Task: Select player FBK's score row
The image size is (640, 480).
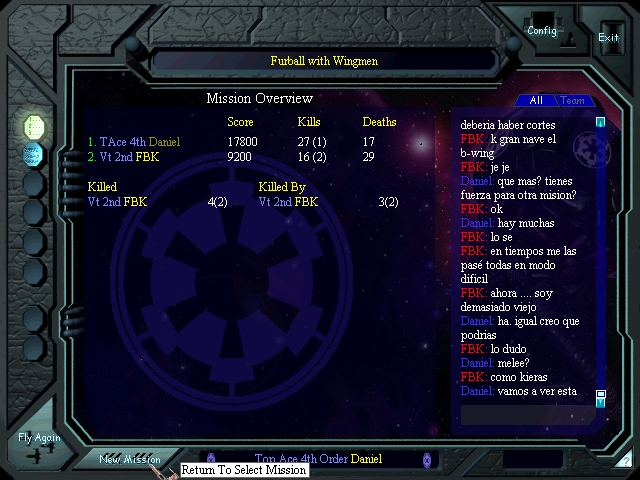Action: point(123,157)
